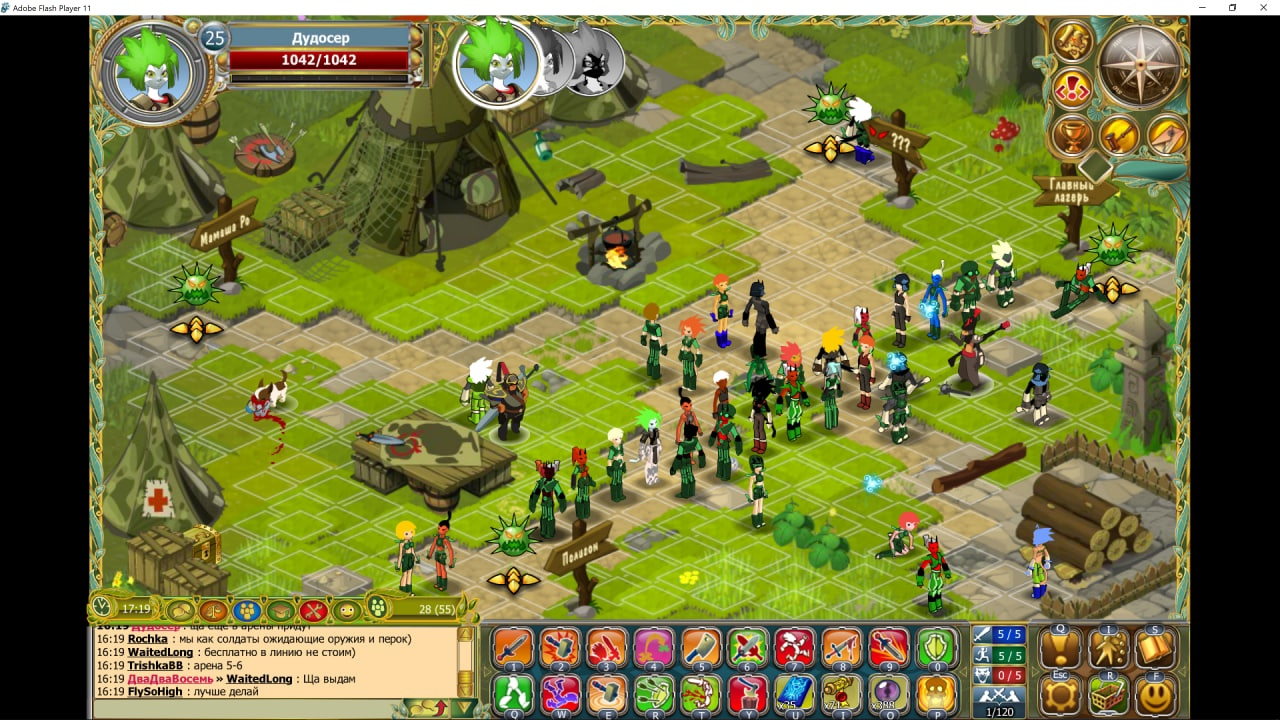Open the auction gavel icon
Image resolution: width=1280 pixels, height=720 pixels.
tap(1119, 135)
